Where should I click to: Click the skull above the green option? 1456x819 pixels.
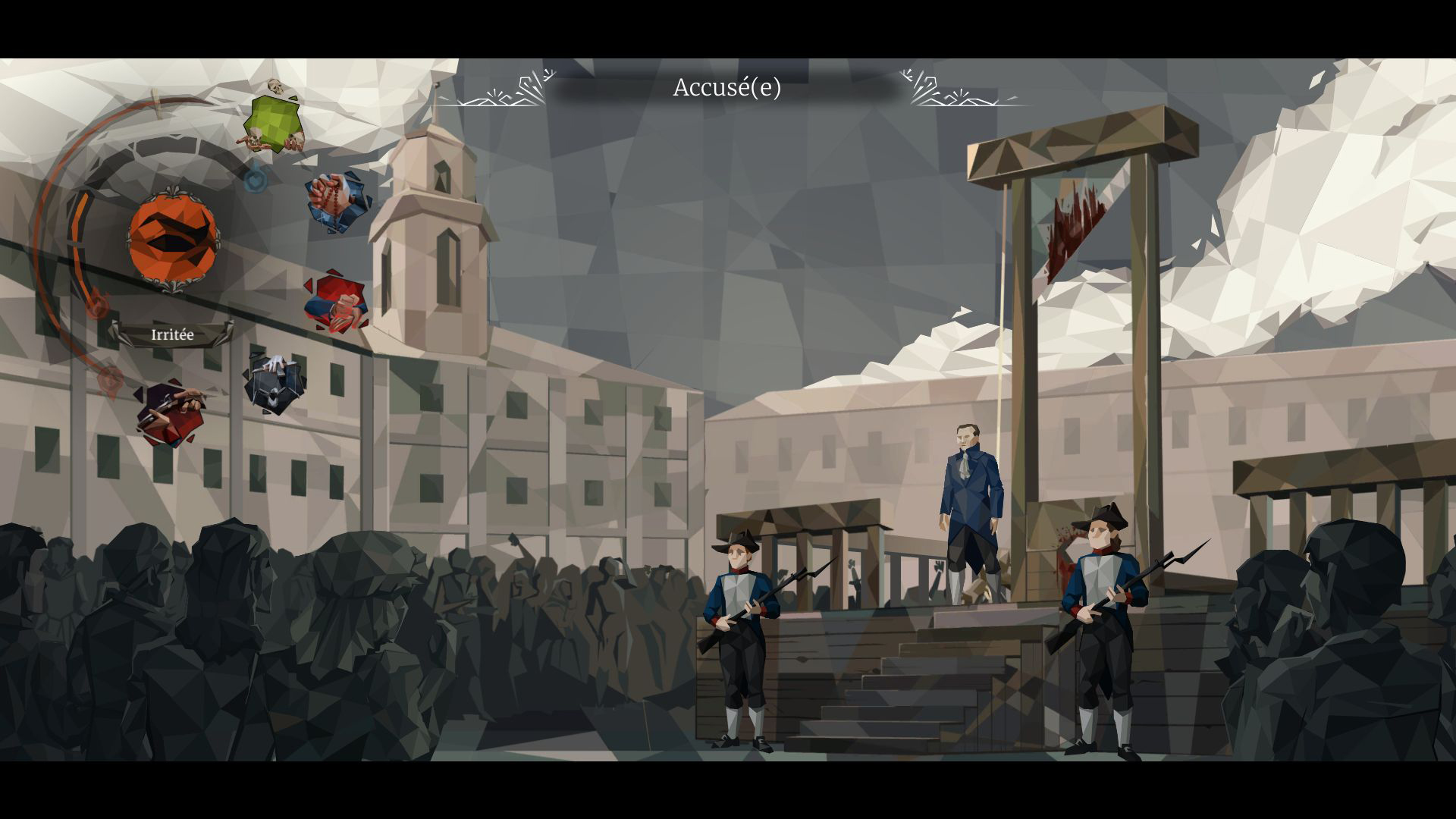275,86
